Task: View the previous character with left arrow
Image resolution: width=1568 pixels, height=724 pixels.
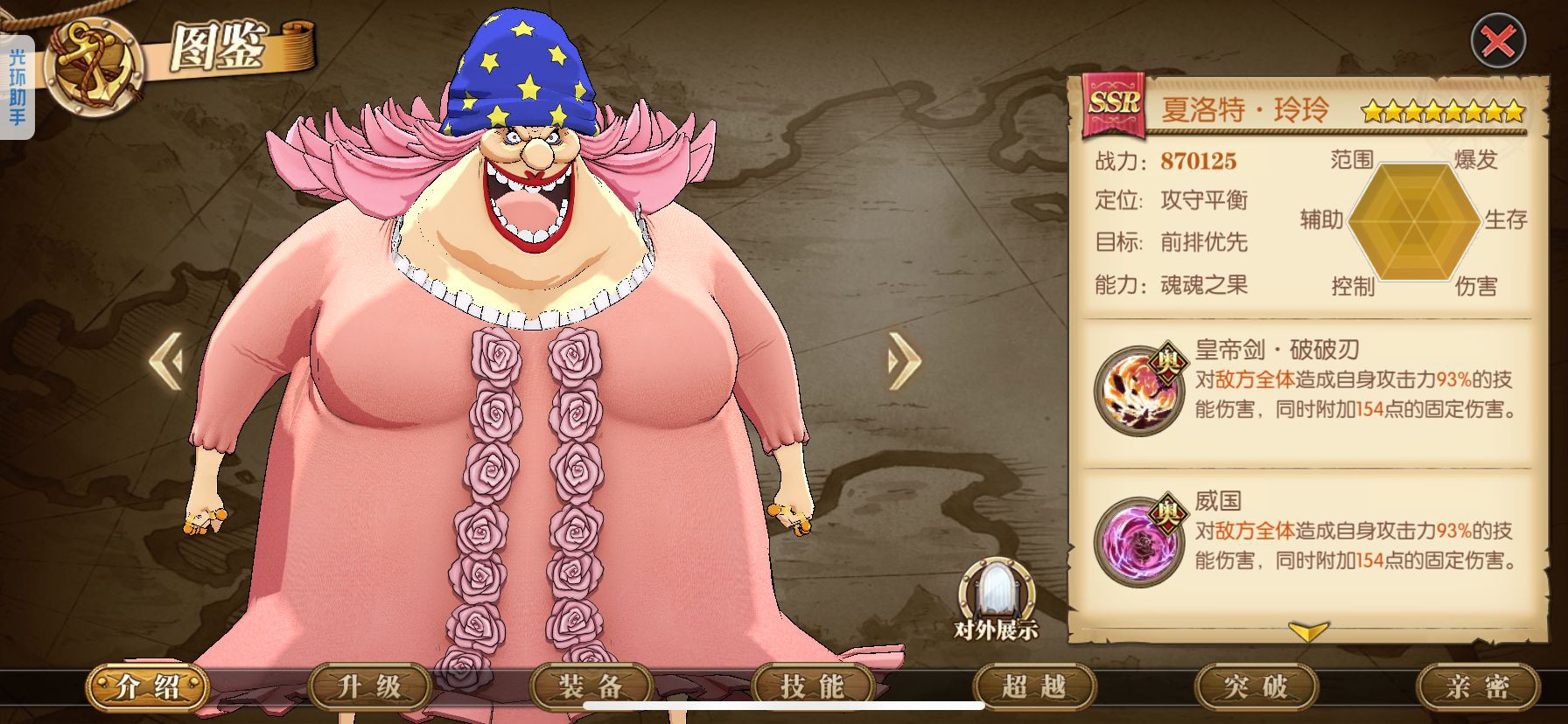Action: [x=165, y=359]
